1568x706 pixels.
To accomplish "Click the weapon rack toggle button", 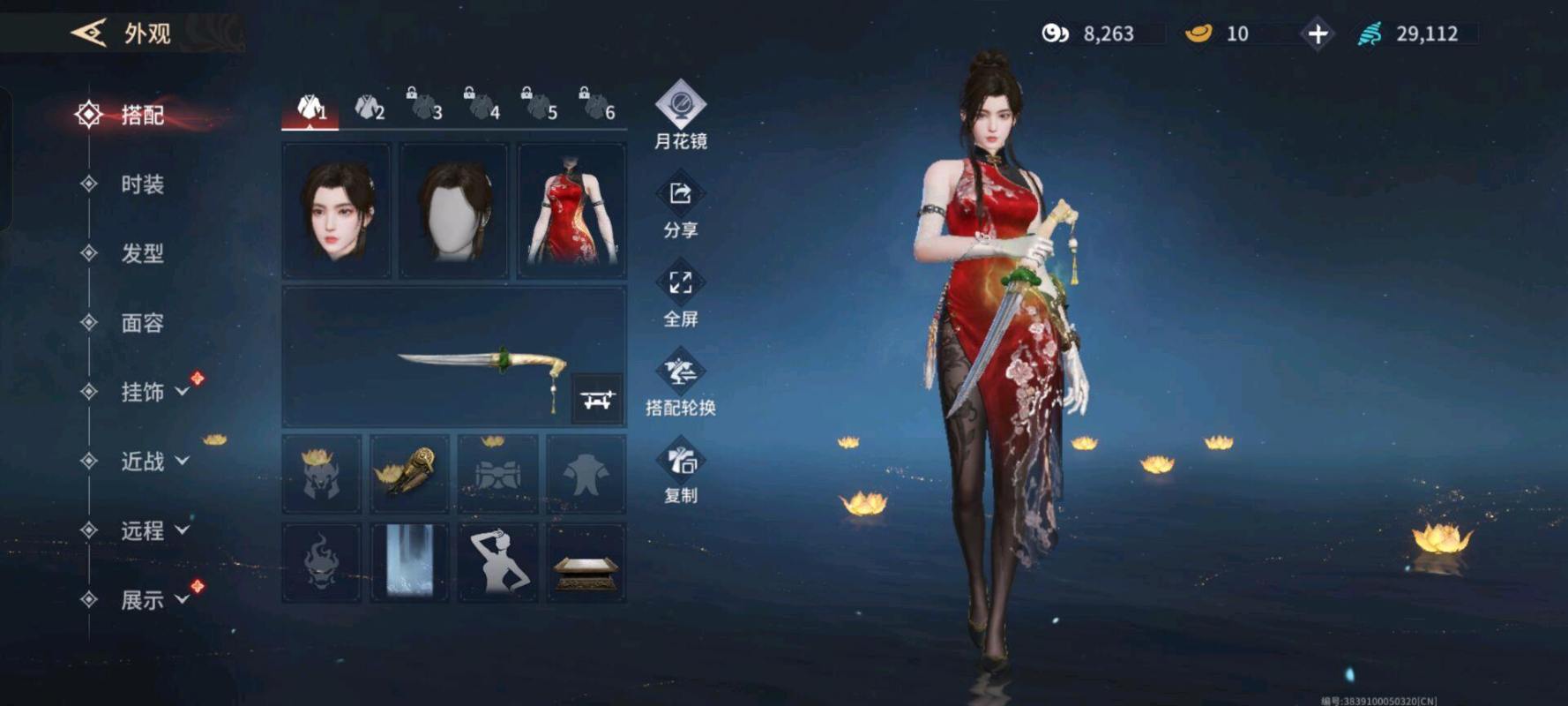I will point(597,400).
